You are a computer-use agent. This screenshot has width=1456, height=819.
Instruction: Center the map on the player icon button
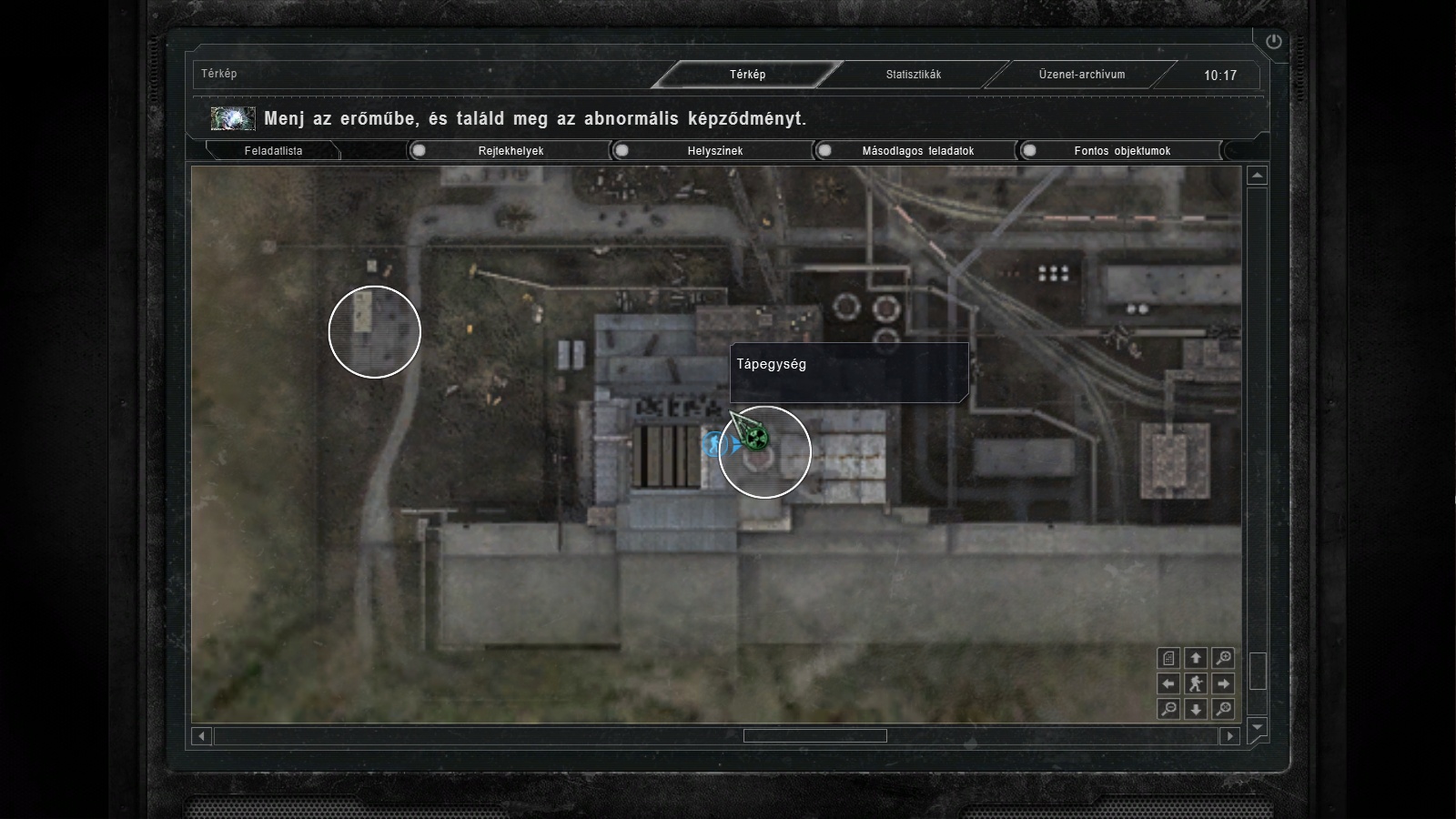(x=1196, y=683)
